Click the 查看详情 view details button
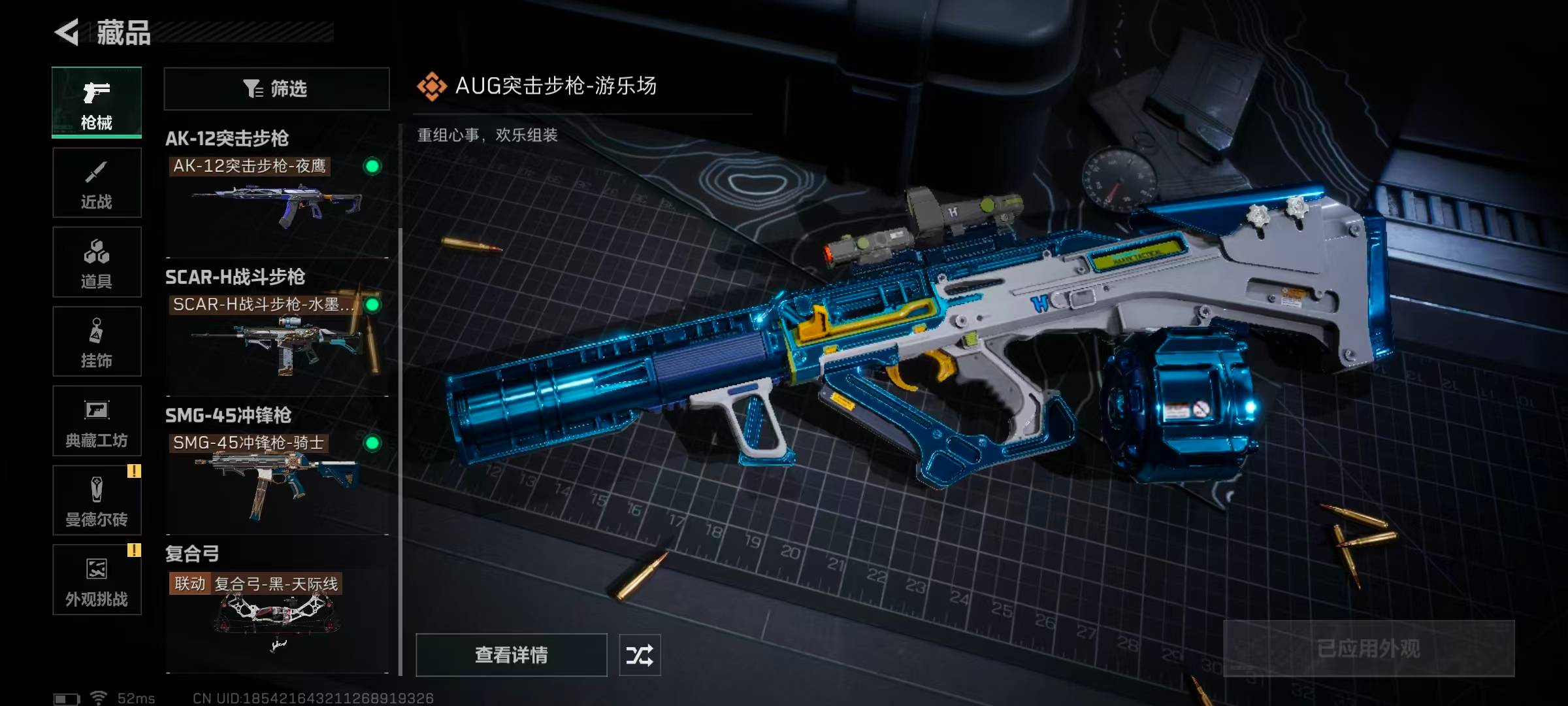 click(511, 654)
